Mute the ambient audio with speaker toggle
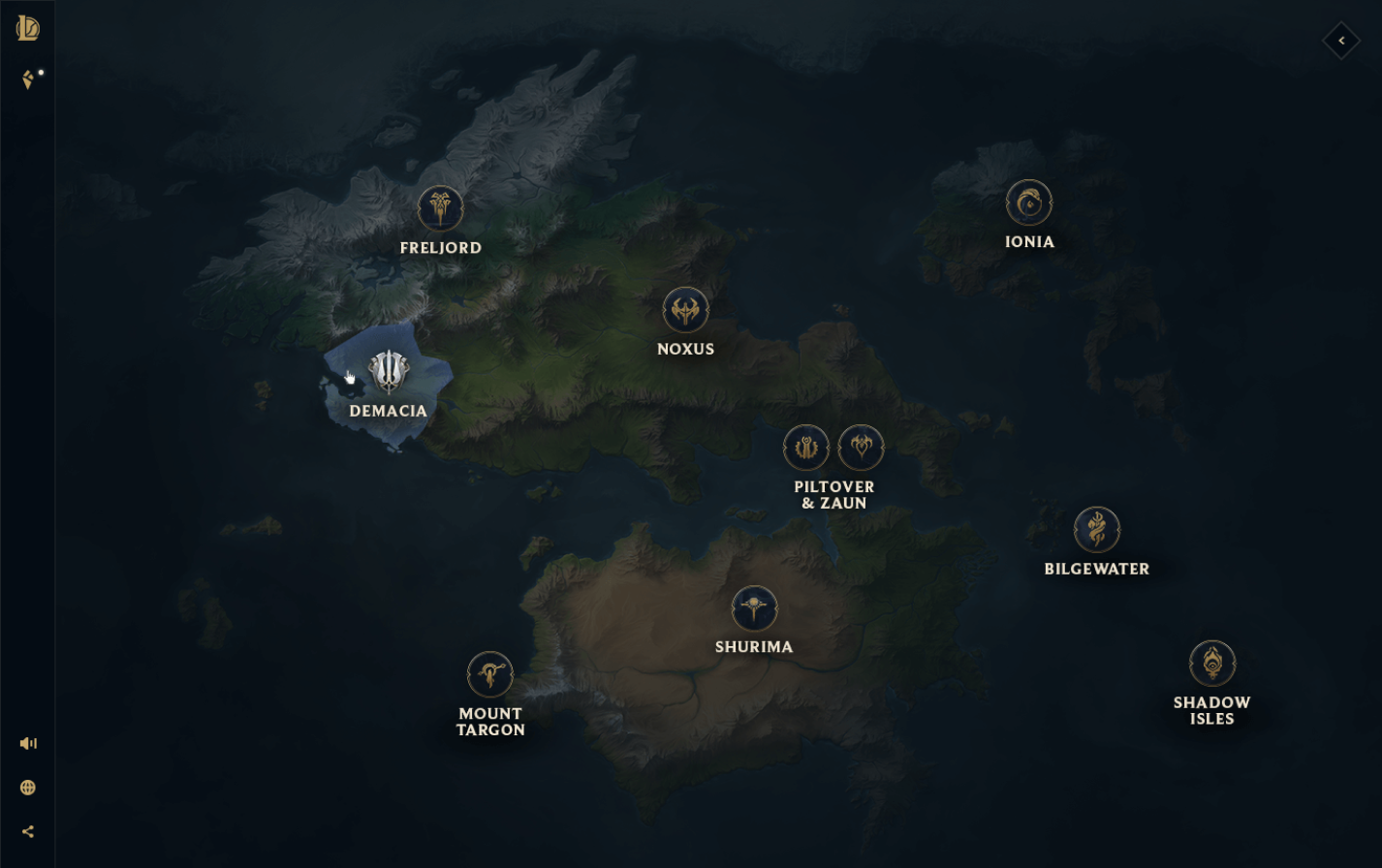 [x=28, y=743]
